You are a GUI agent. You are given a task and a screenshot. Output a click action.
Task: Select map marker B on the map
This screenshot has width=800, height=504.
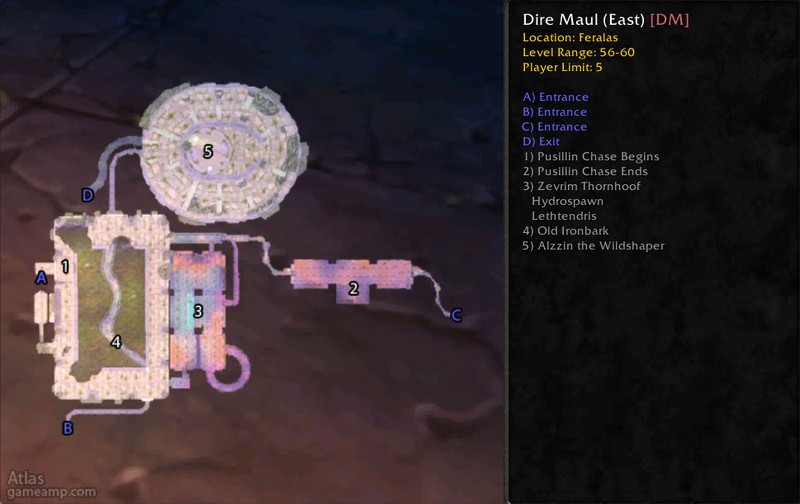click(x=68, y=429)
